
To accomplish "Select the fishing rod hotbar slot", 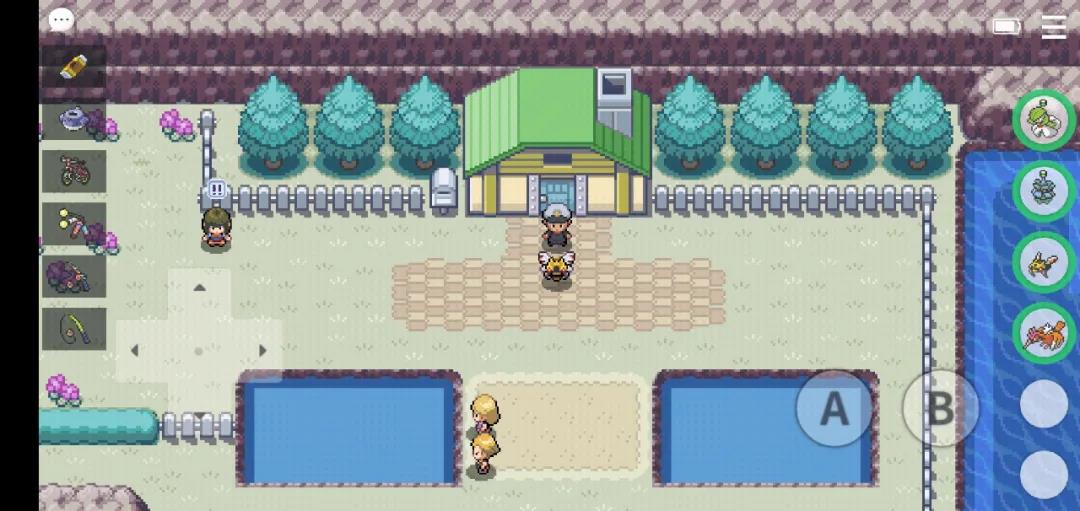I will point(74,328).
